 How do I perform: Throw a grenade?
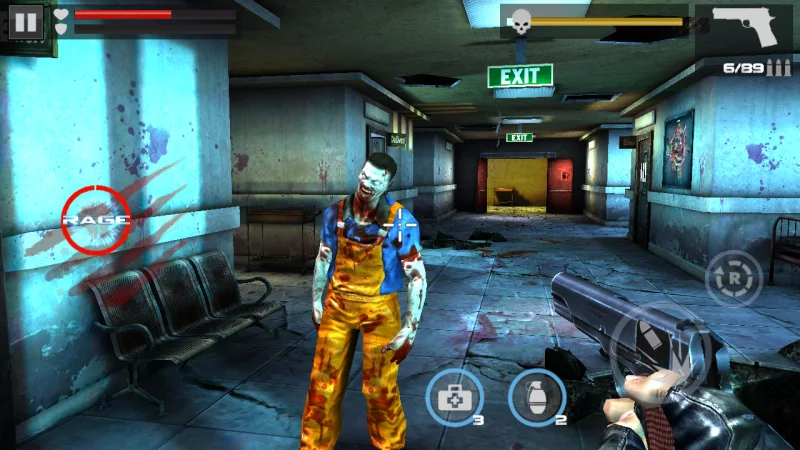[537, 397]
